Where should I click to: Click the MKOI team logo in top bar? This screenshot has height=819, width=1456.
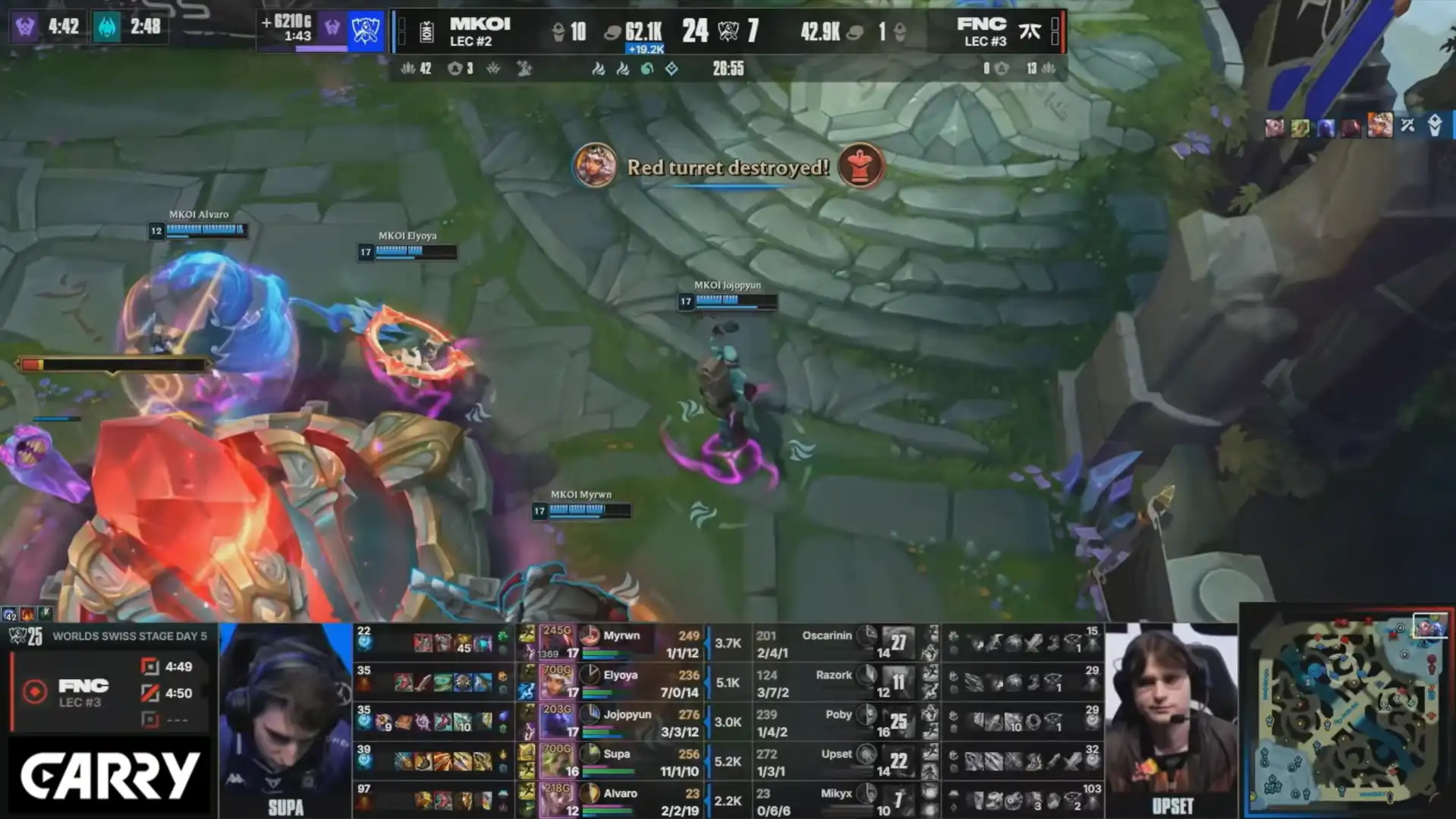[x=427, y=32]
